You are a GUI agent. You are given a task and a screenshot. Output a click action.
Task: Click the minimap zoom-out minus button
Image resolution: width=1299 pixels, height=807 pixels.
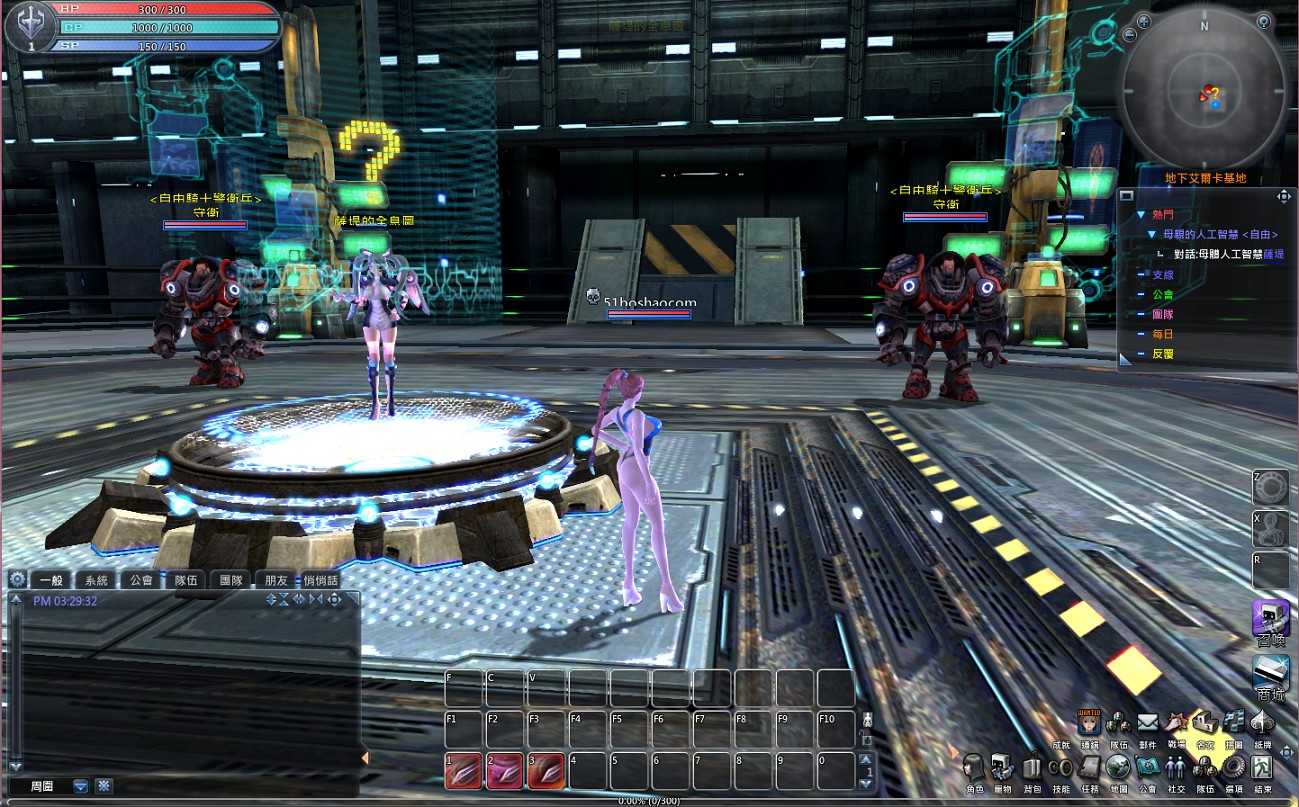click(1130, 35)
